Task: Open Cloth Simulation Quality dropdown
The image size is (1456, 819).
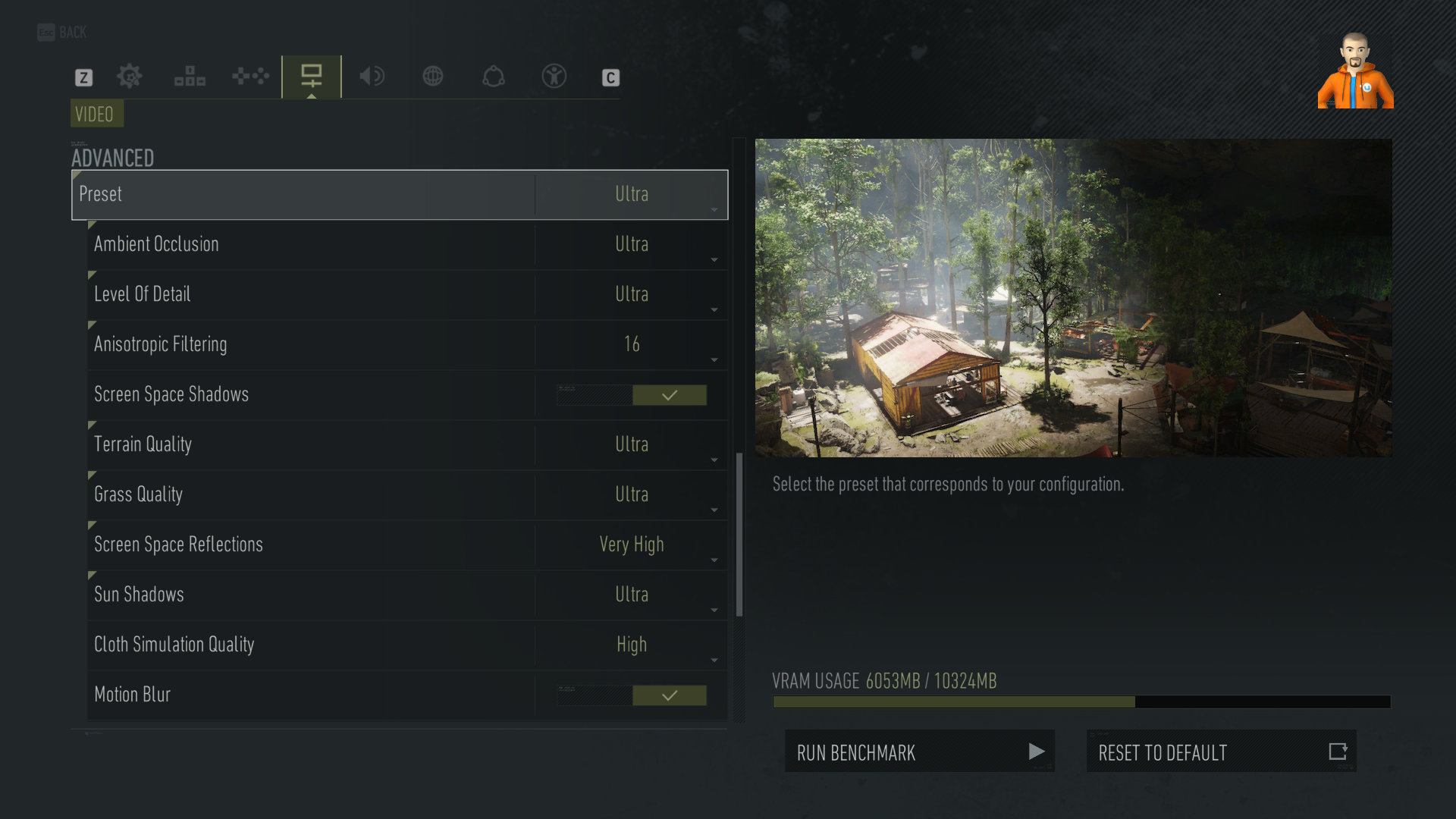Action: click(631, 645)
